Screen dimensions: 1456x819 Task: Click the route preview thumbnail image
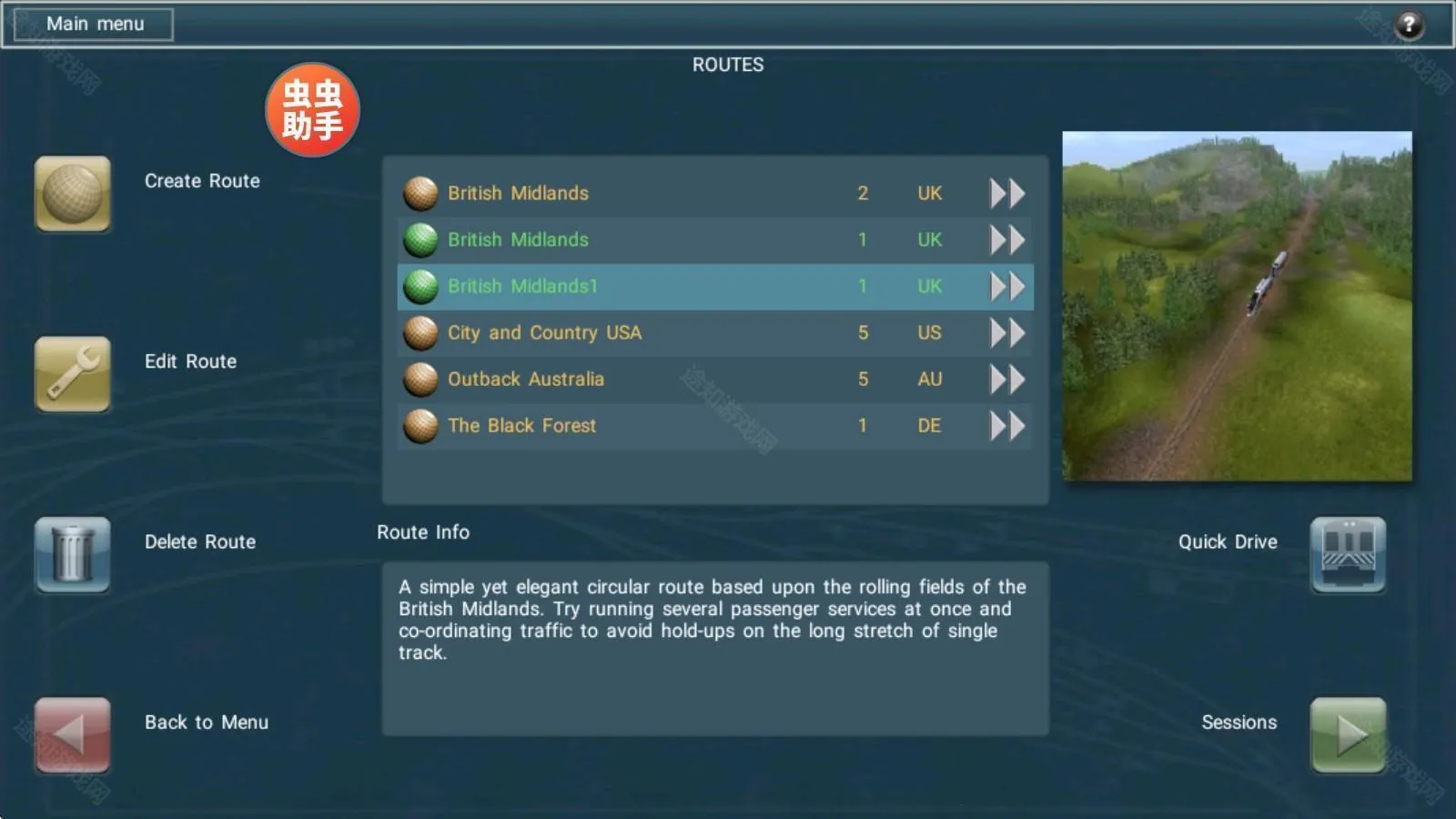[x=1237, y=306]
